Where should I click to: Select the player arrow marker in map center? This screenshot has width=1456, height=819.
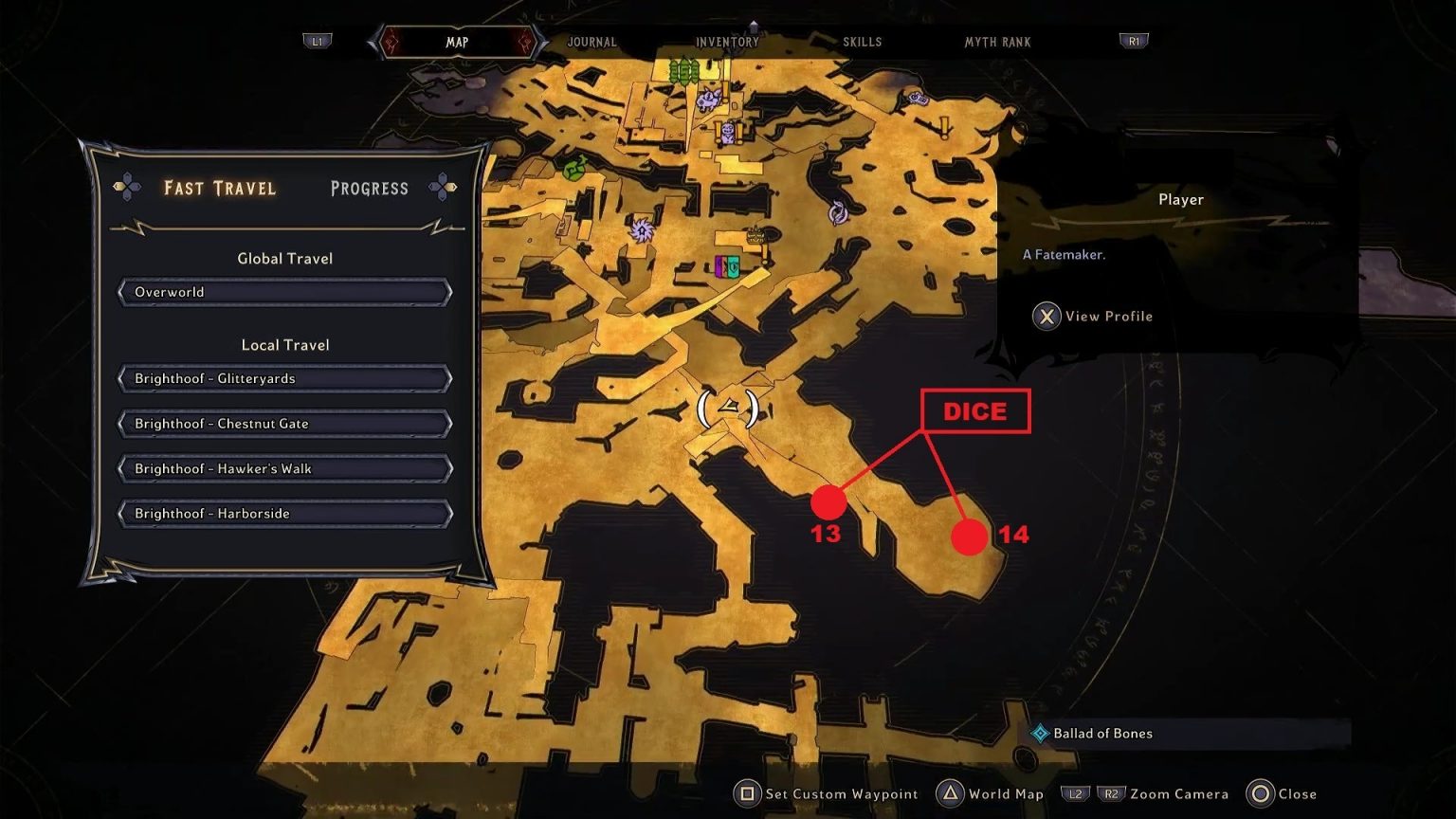730,408
